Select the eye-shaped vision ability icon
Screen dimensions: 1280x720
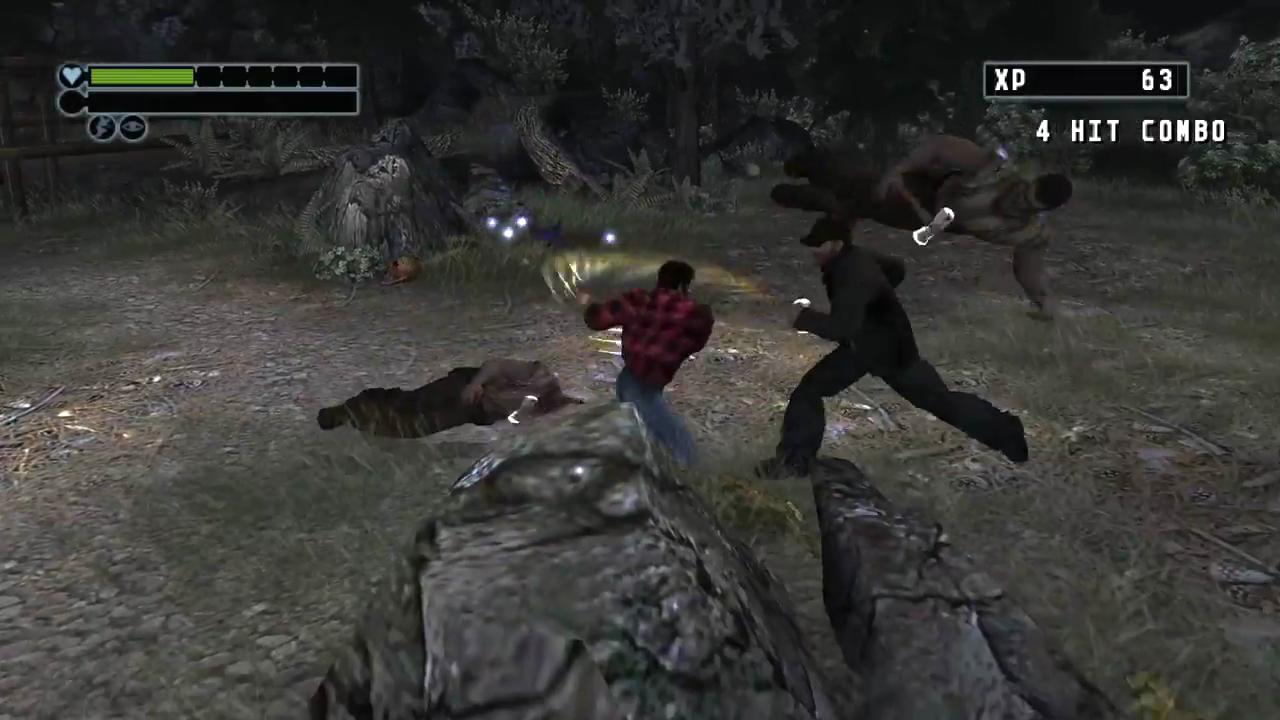(x=131, y=128)
